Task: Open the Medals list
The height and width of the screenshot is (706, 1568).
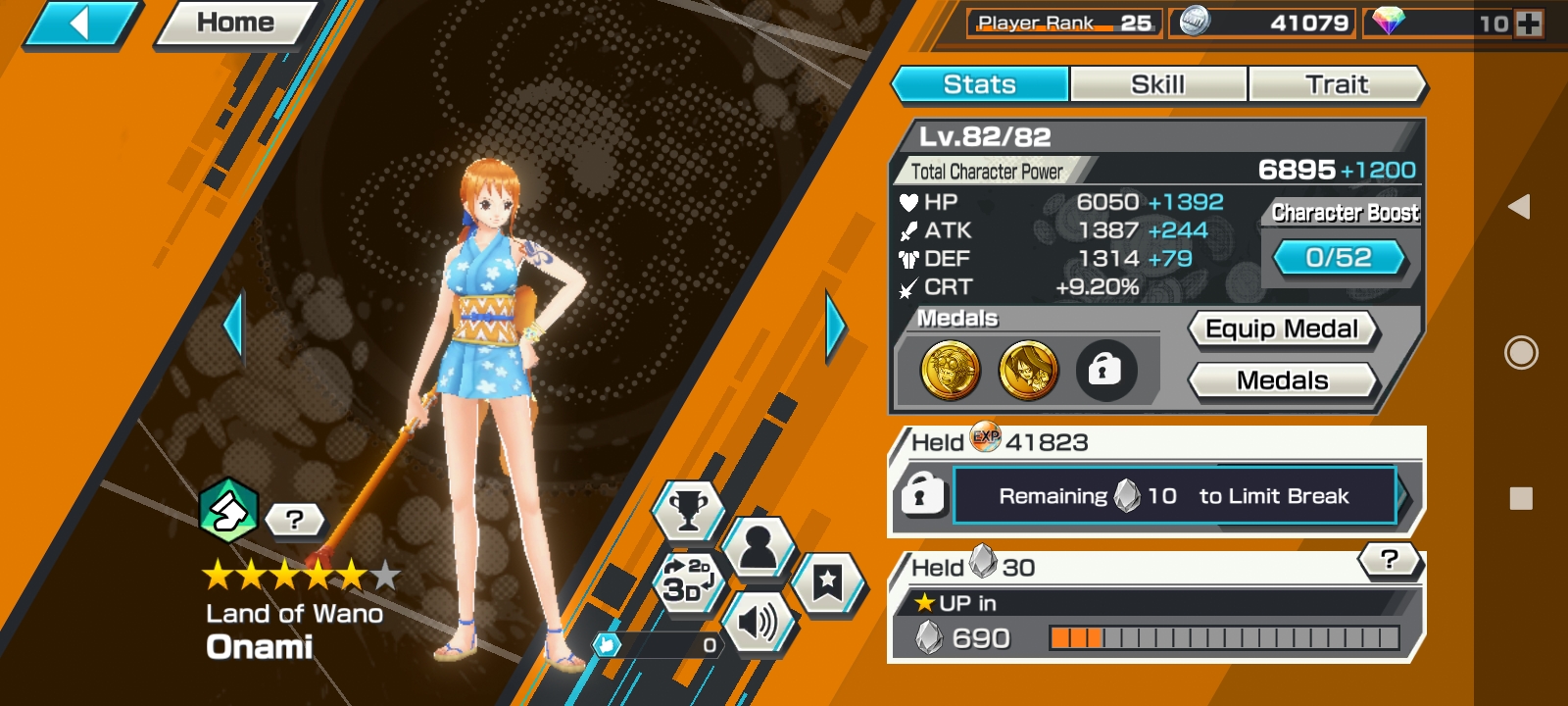Action: coord(1282,380)
